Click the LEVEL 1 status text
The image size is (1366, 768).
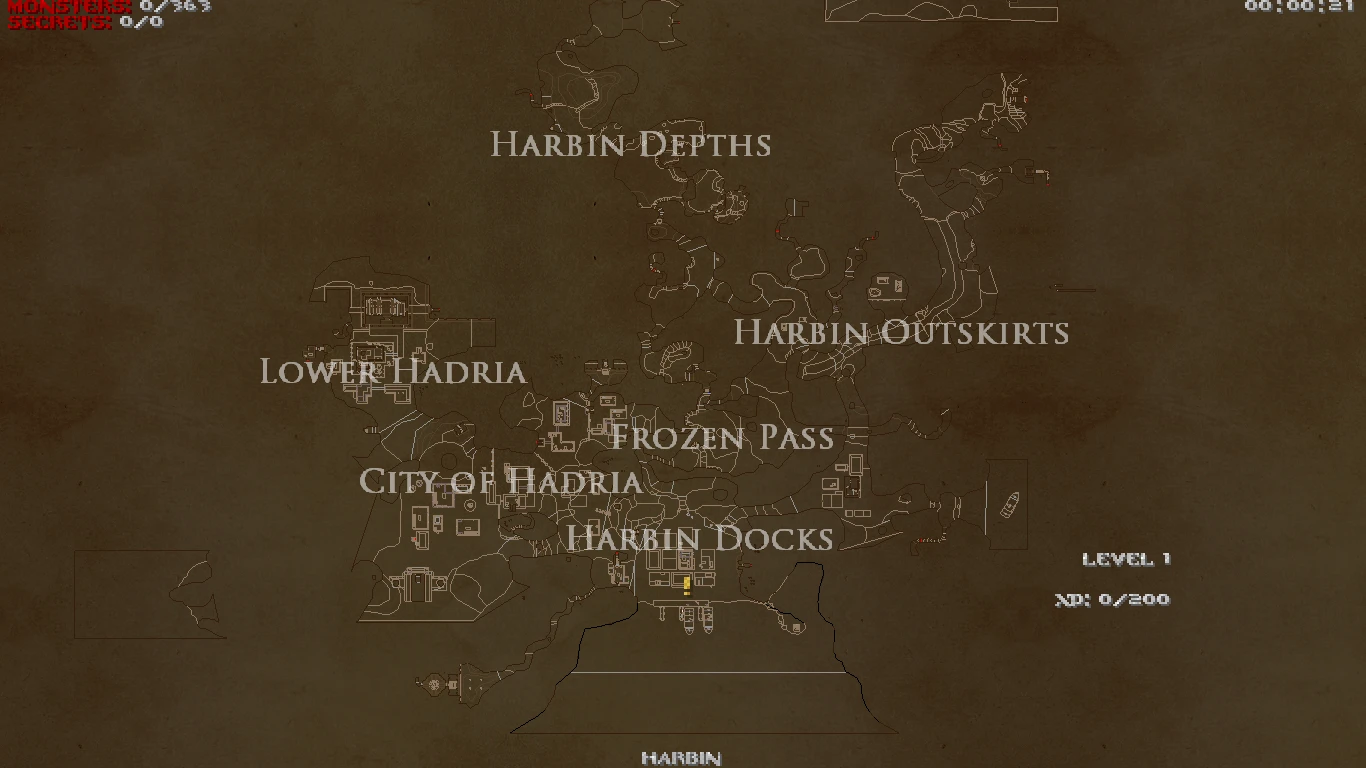click(x=1128, y=559)
